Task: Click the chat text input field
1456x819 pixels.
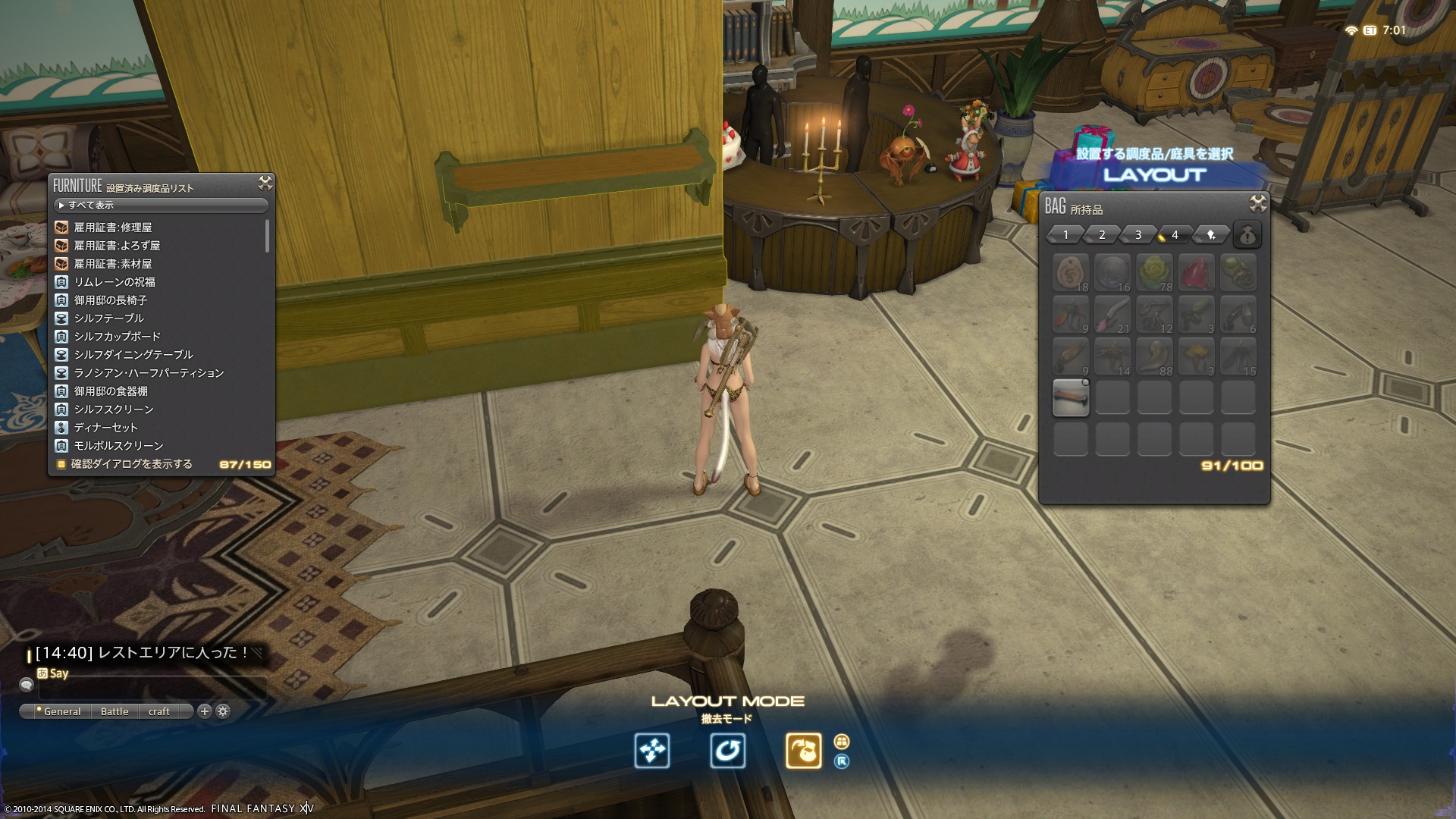Action: [x=152, y=687]
